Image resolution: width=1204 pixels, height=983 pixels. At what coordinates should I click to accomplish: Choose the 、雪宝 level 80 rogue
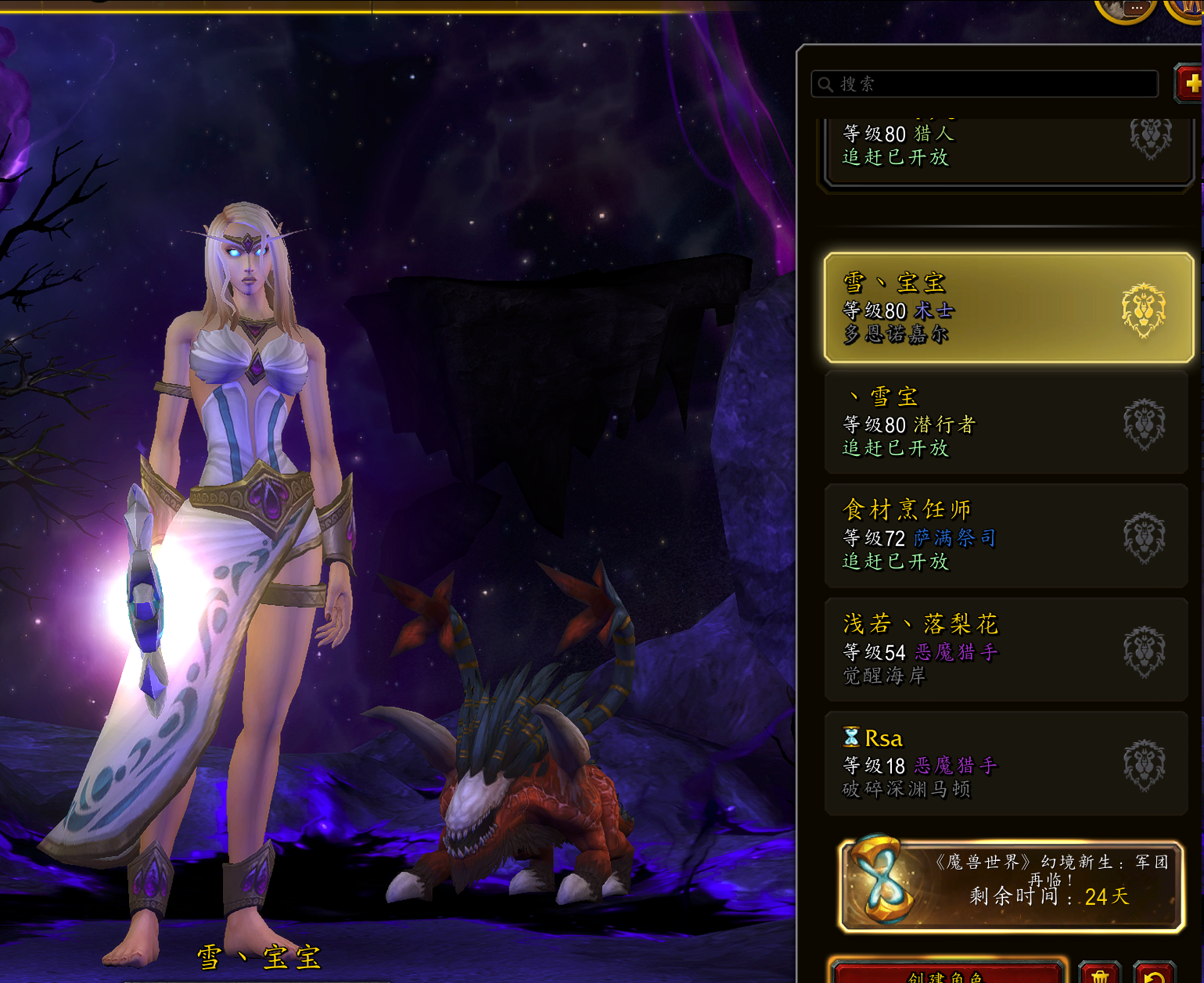1006,422
